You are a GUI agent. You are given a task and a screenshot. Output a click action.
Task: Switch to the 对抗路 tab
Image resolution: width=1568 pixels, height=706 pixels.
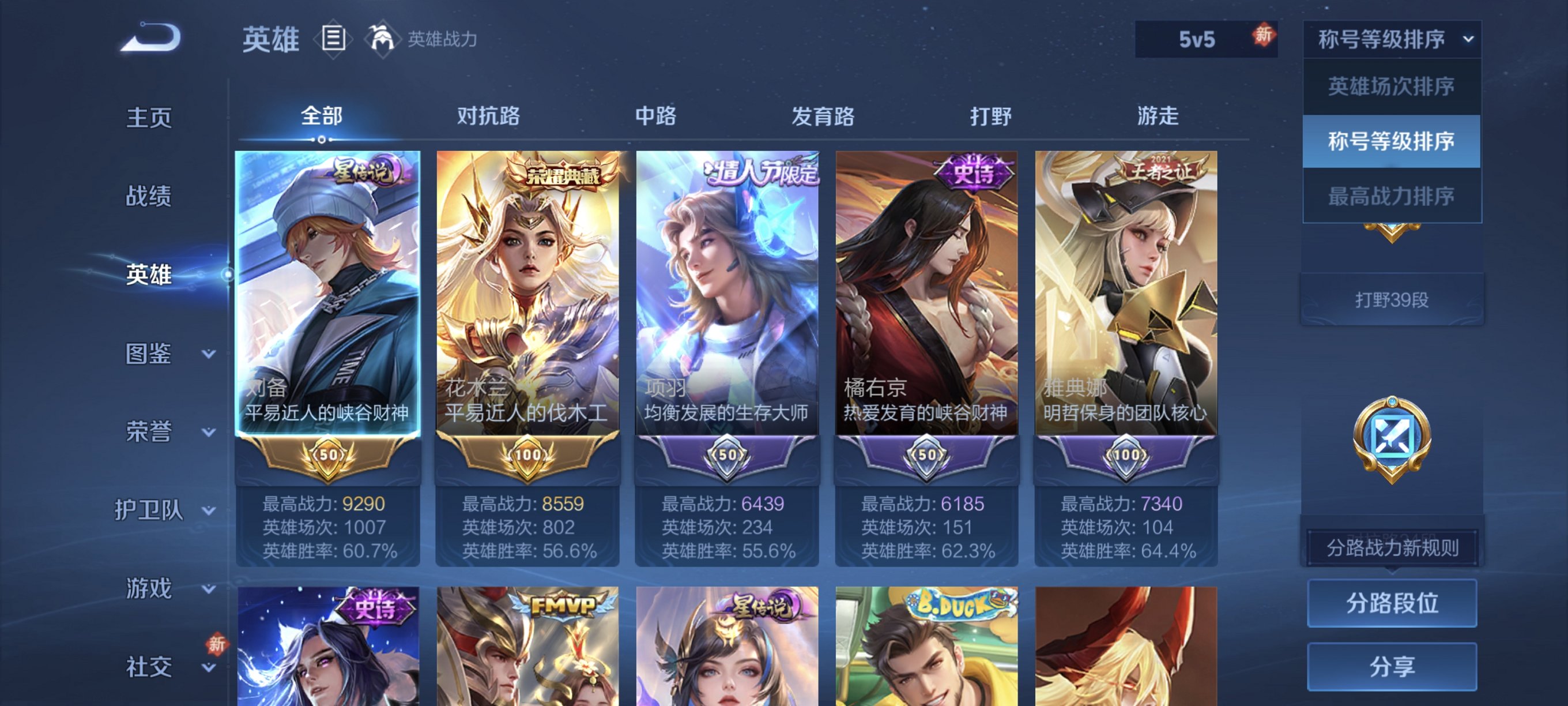coord(488,118)
